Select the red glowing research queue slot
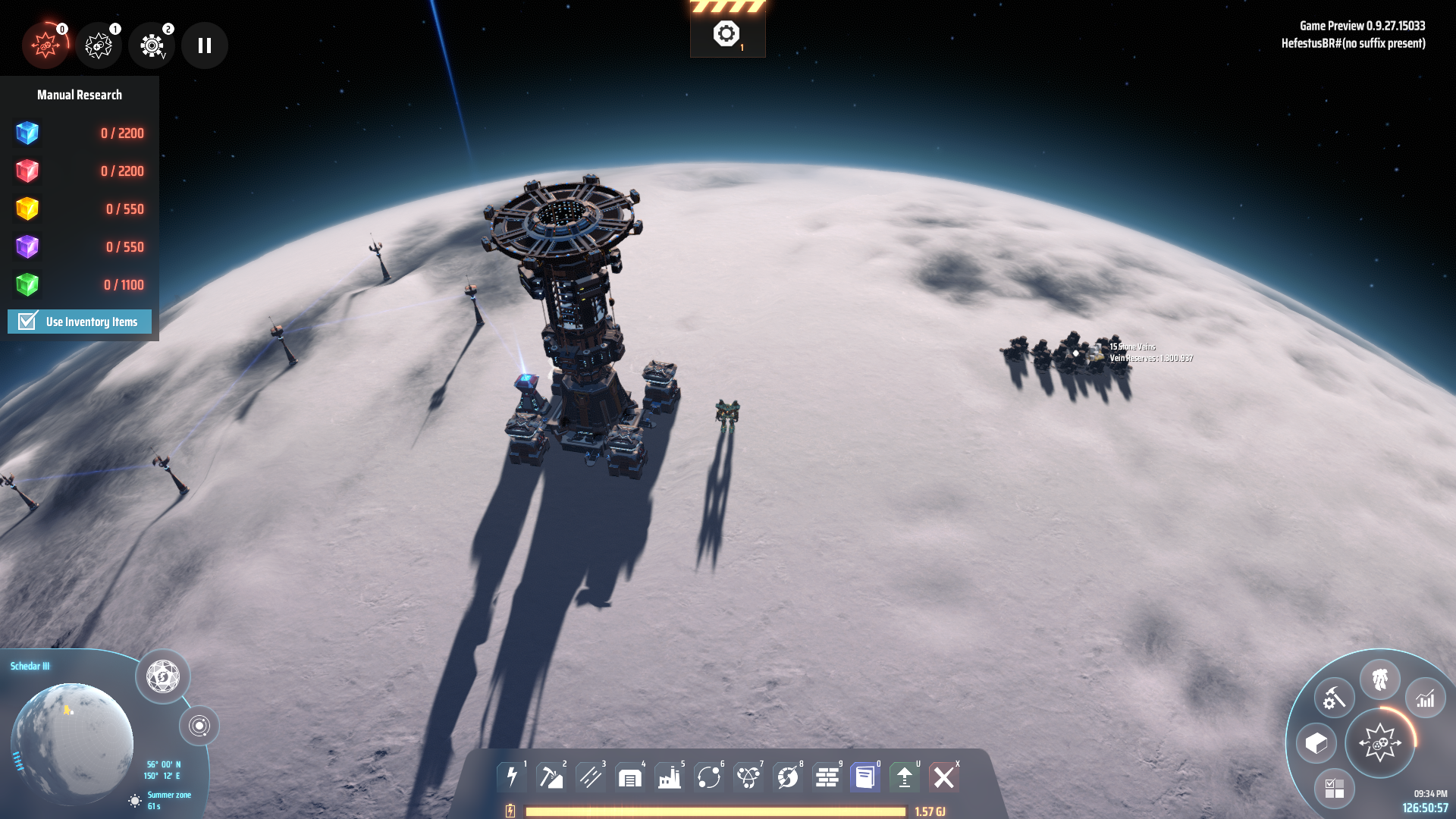 pyautogui.click(x=45, y=45)
